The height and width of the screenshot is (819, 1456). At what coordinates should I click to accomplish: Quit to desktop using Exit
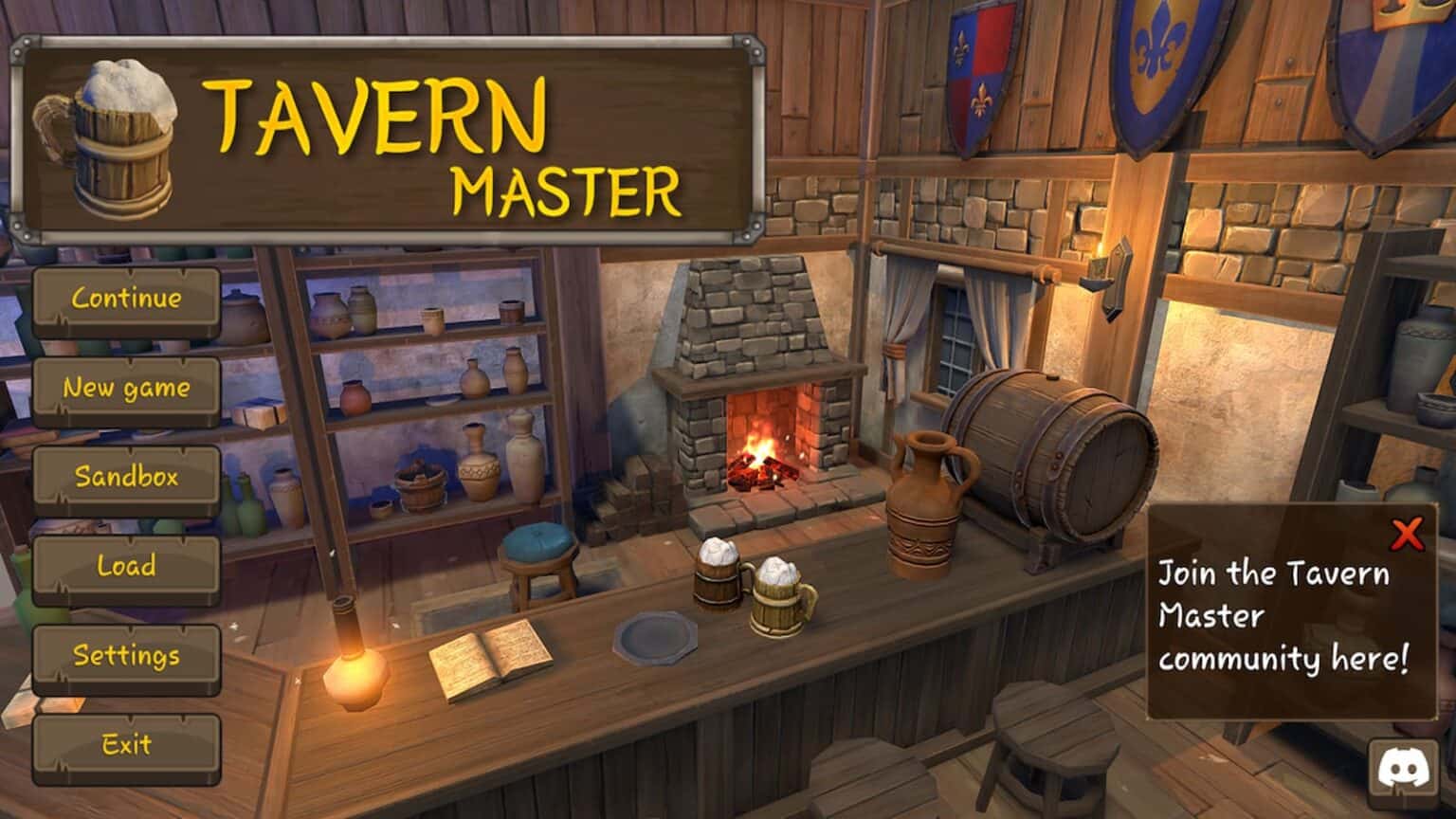(126, 745)
